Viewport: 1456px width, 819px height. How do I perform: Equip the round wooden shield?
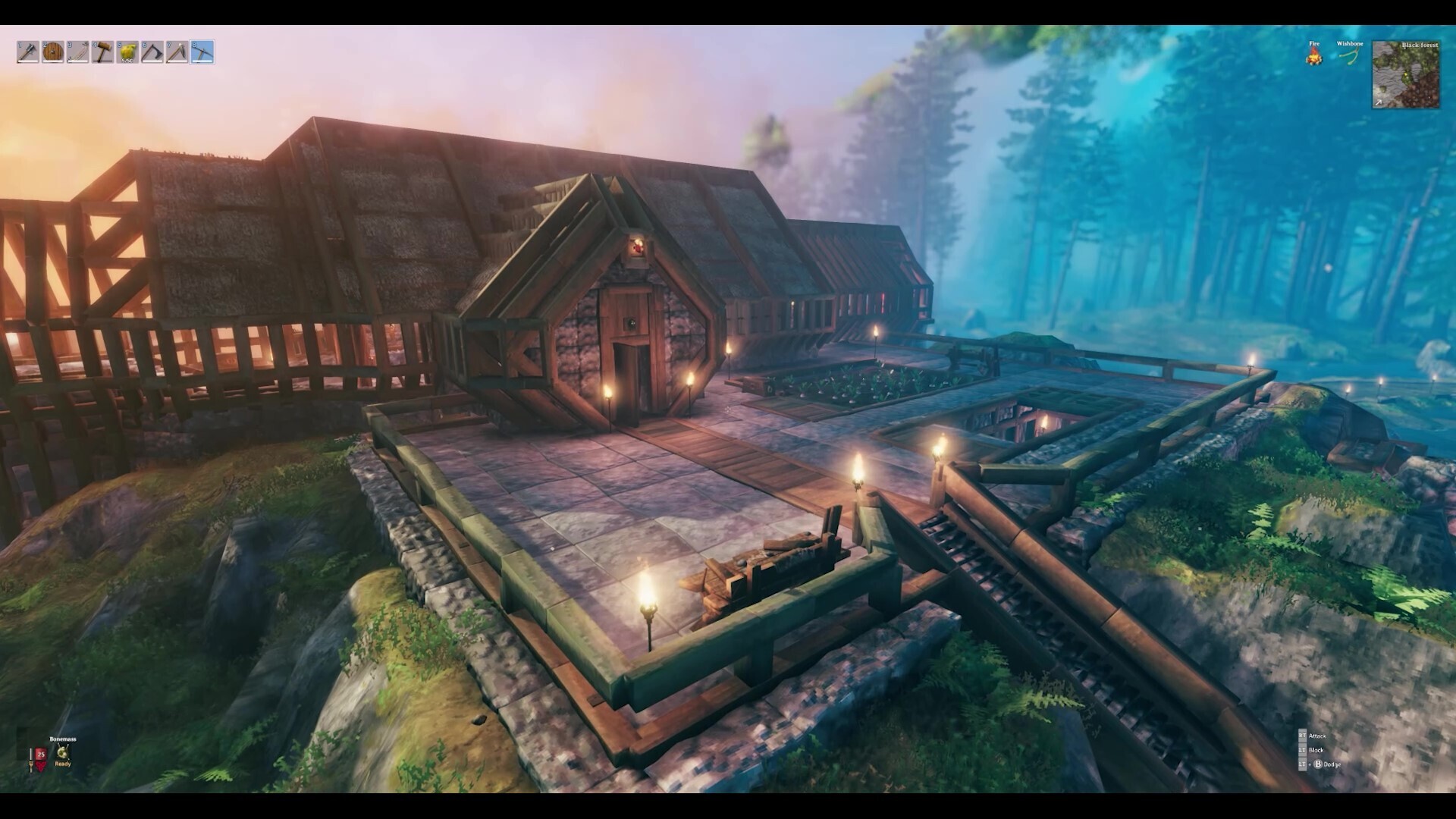(x=53, y=52)
